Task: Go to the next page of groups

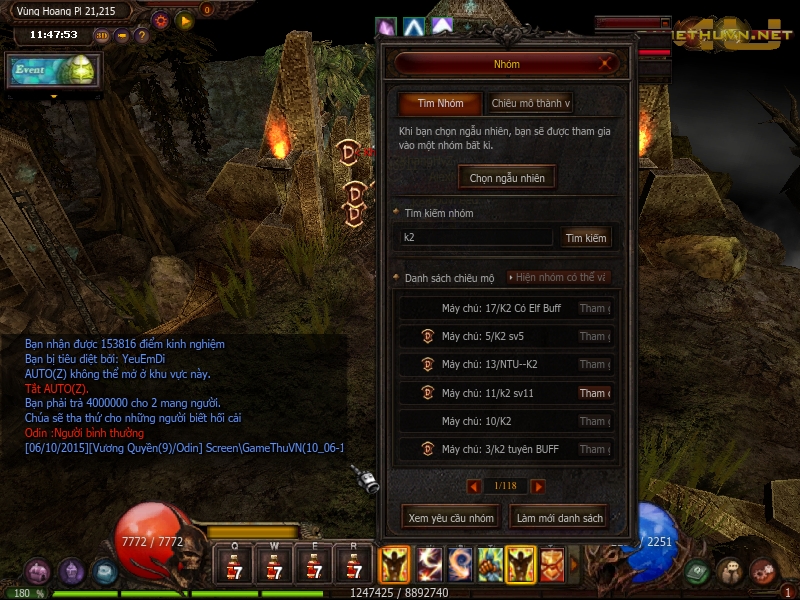Action: tap(538, 486)
